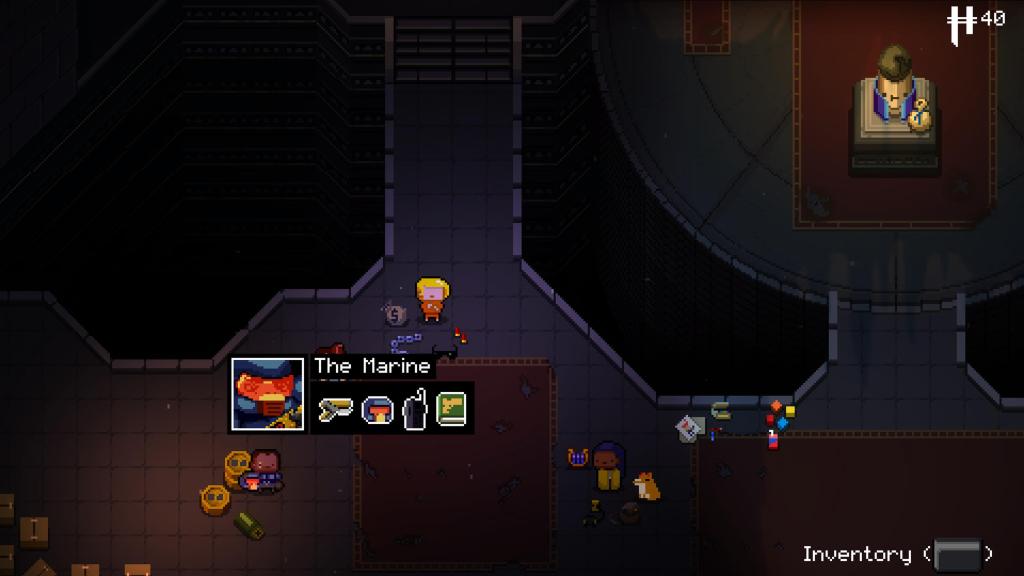Choose the Supply Drop radio icon
This screenshot has height=576, width=1024.
click(414, 410)
